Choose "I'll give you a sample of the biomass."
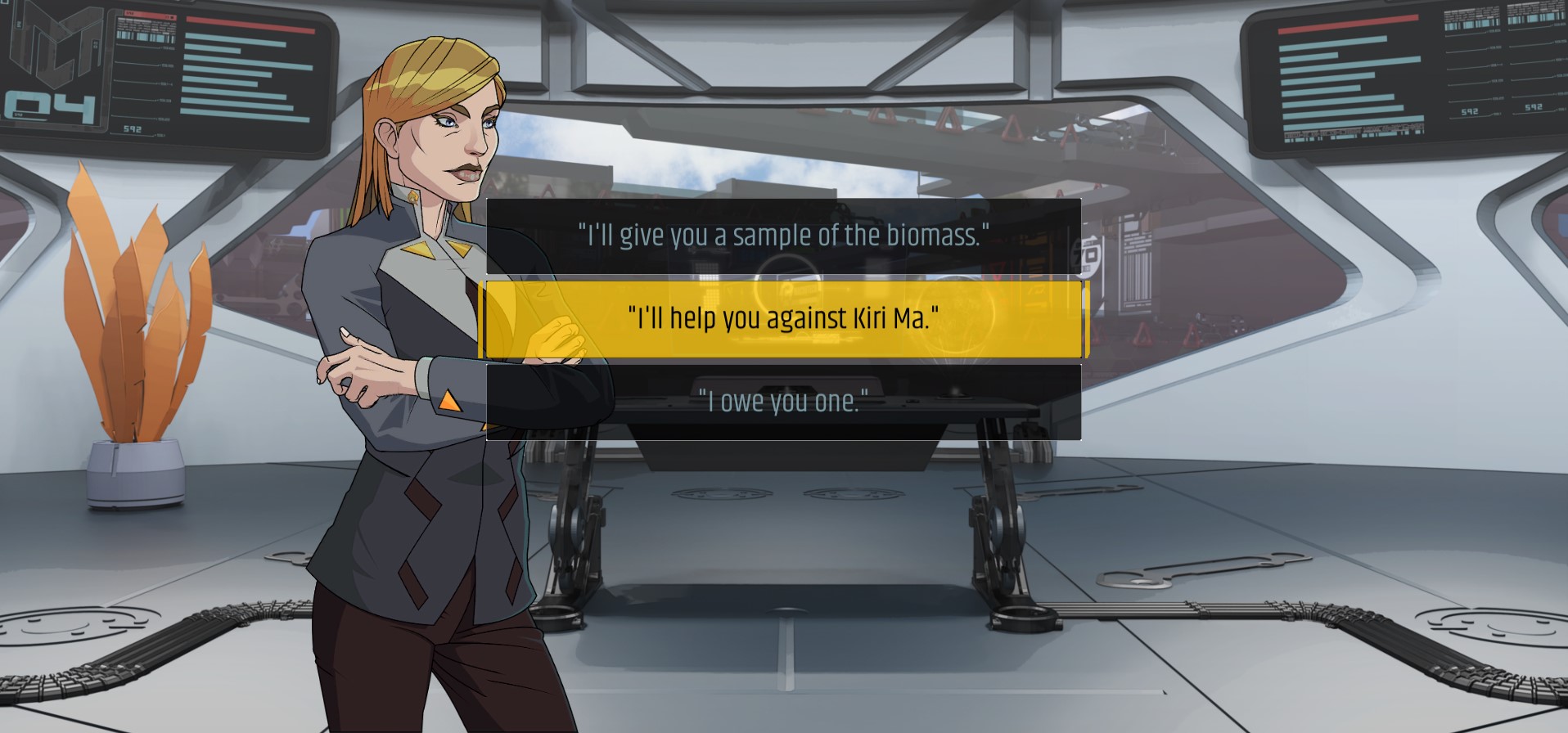This screenshot has width=1568, height=733. (783, 236)
